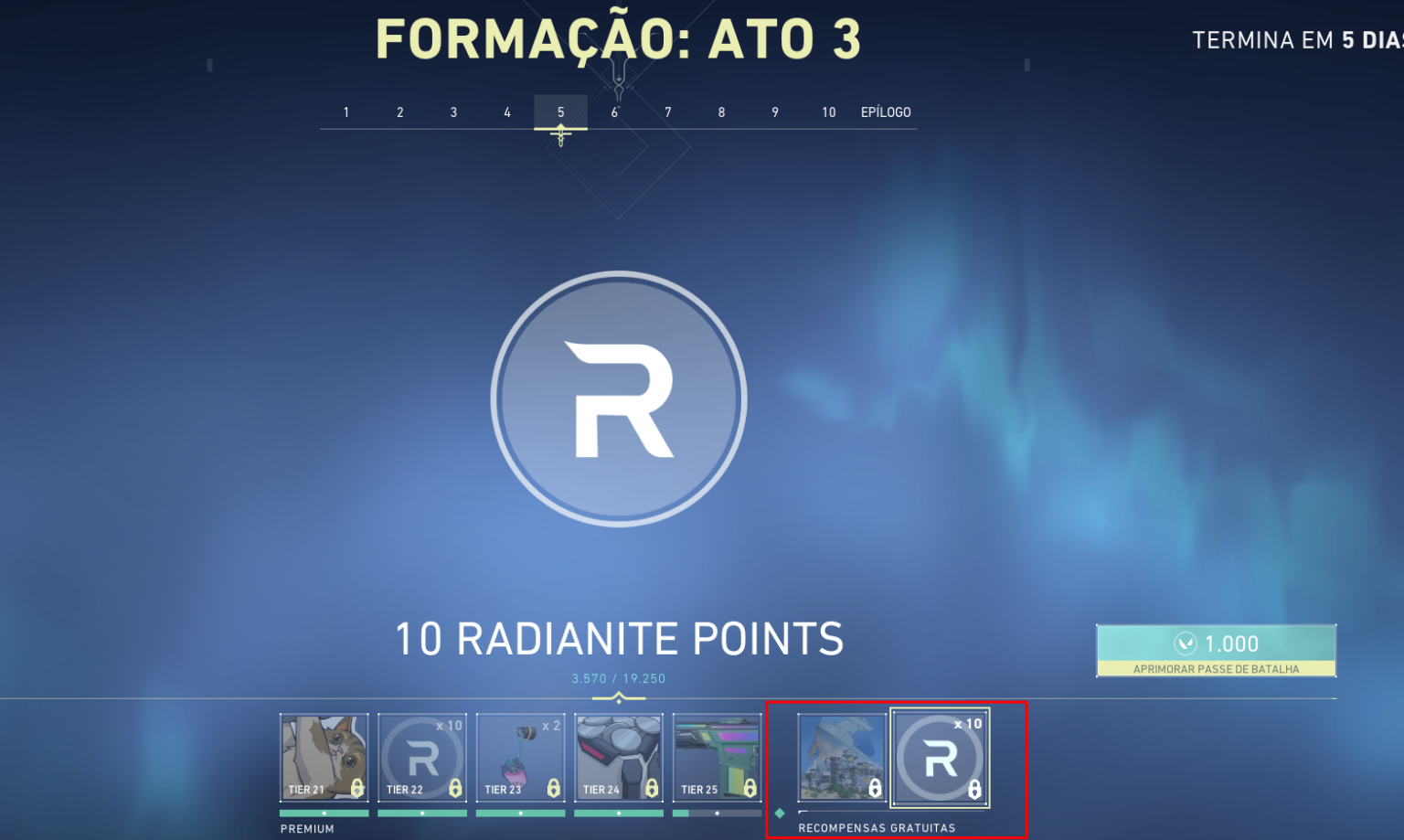Click the lock icon on the free x10 Radianite reward

point(974,788)
